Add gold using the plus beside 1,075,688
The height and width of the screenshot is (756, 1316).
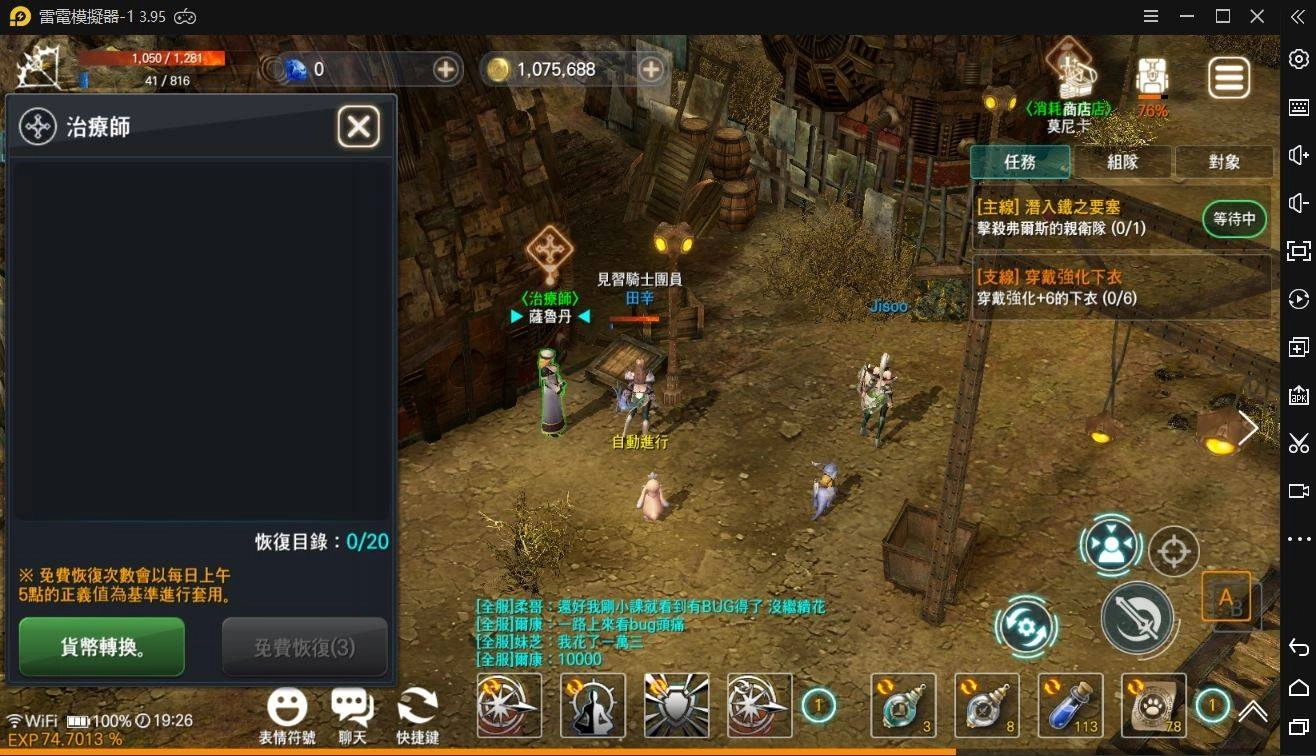[651, 69]
